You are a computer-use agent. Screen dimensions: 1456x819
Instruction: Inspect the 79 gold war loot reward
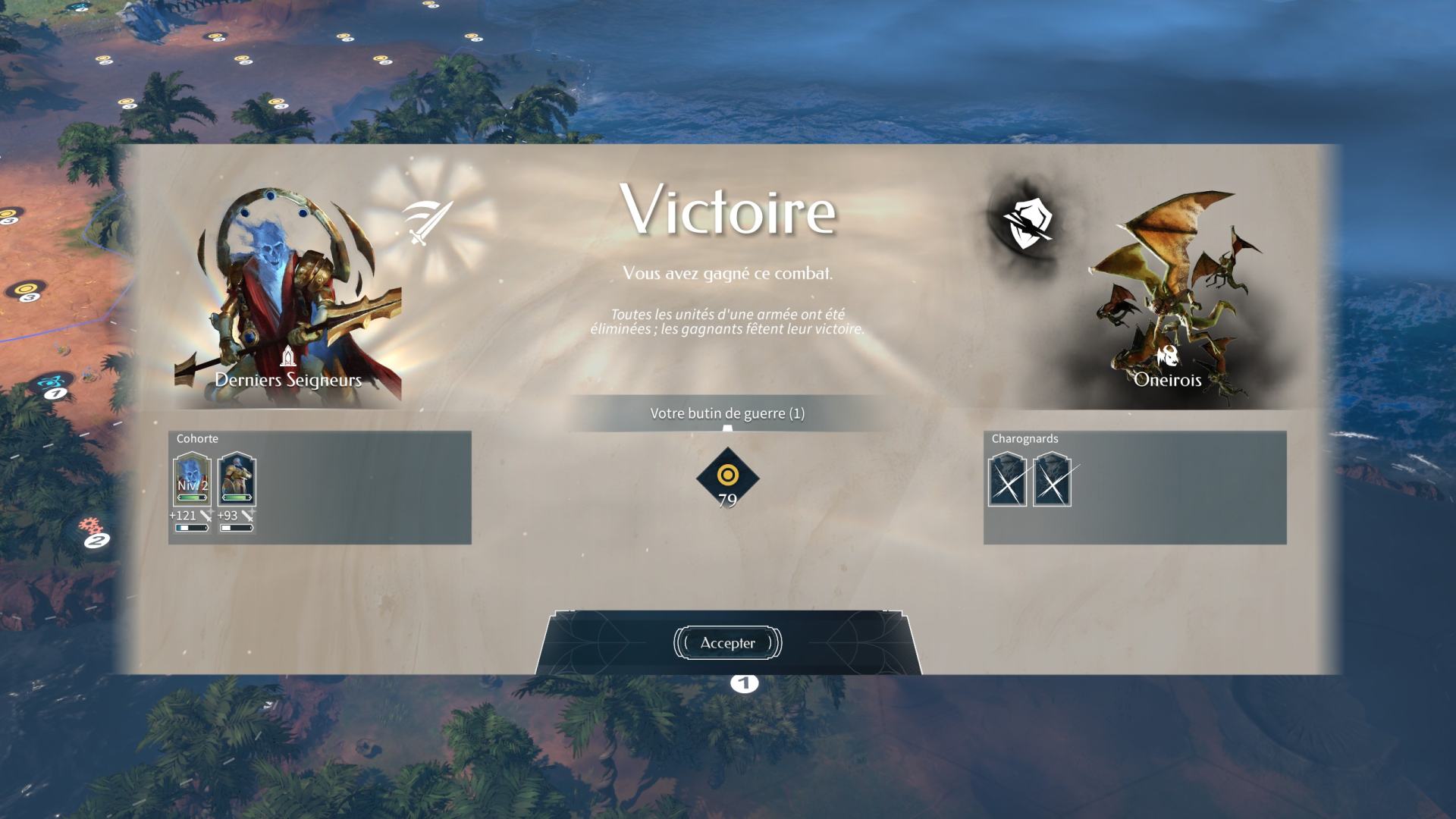727,478
